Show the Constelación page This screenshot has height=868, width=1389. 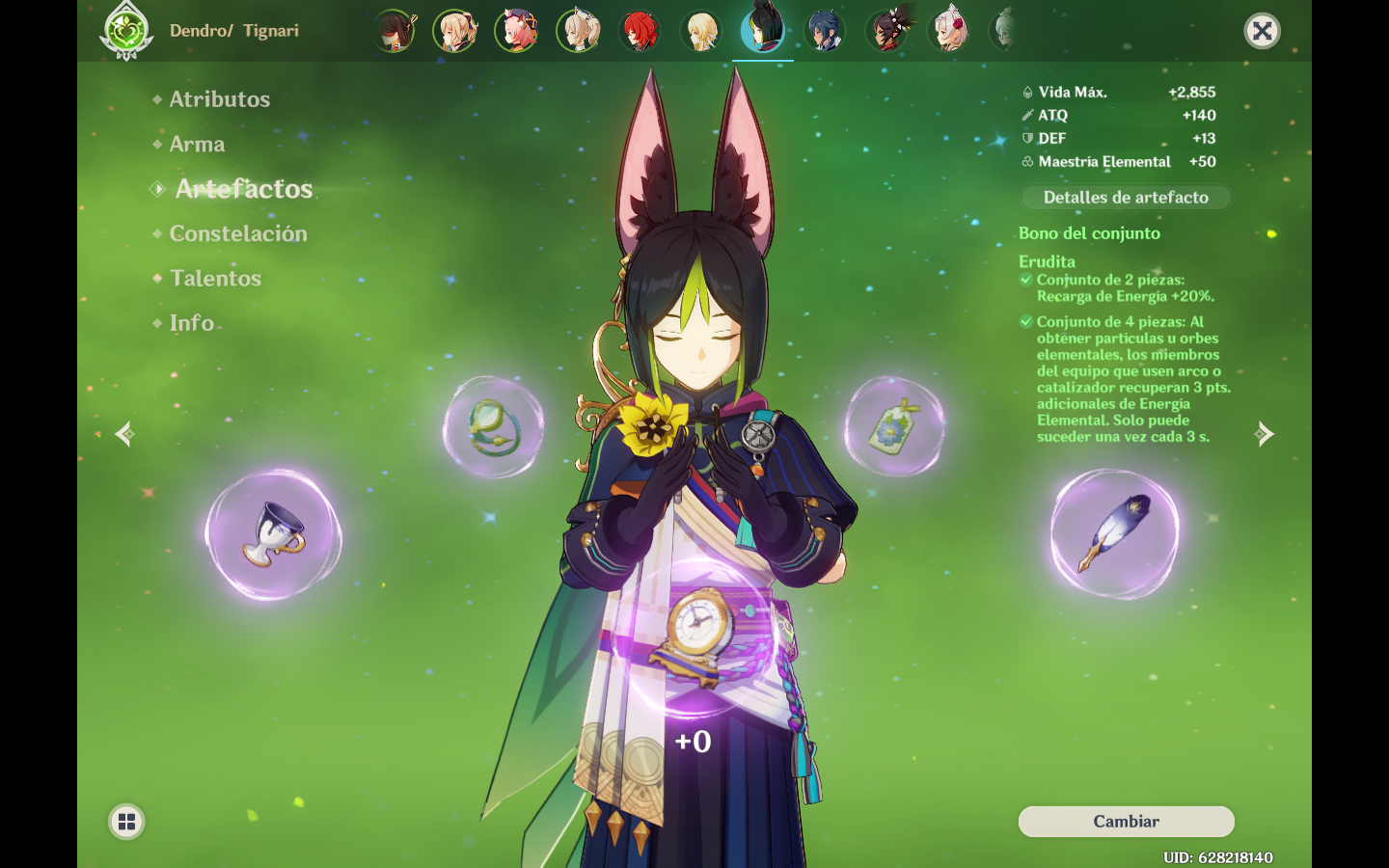pyautogui.click(x=238, y=233)
